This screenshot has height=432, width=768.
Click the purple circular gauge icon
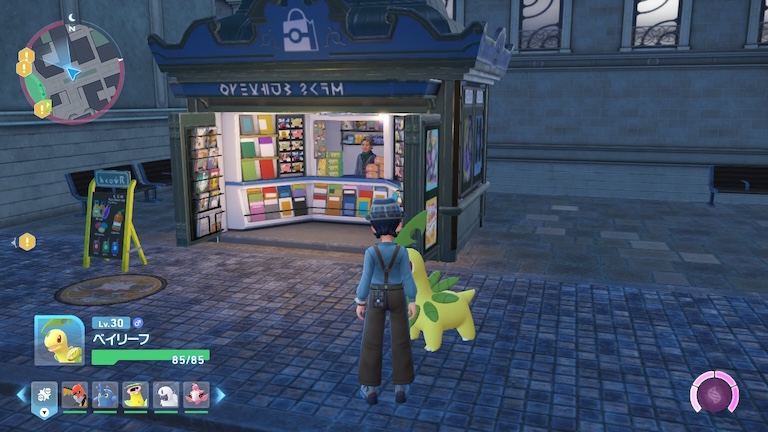[x=715, y=392]
